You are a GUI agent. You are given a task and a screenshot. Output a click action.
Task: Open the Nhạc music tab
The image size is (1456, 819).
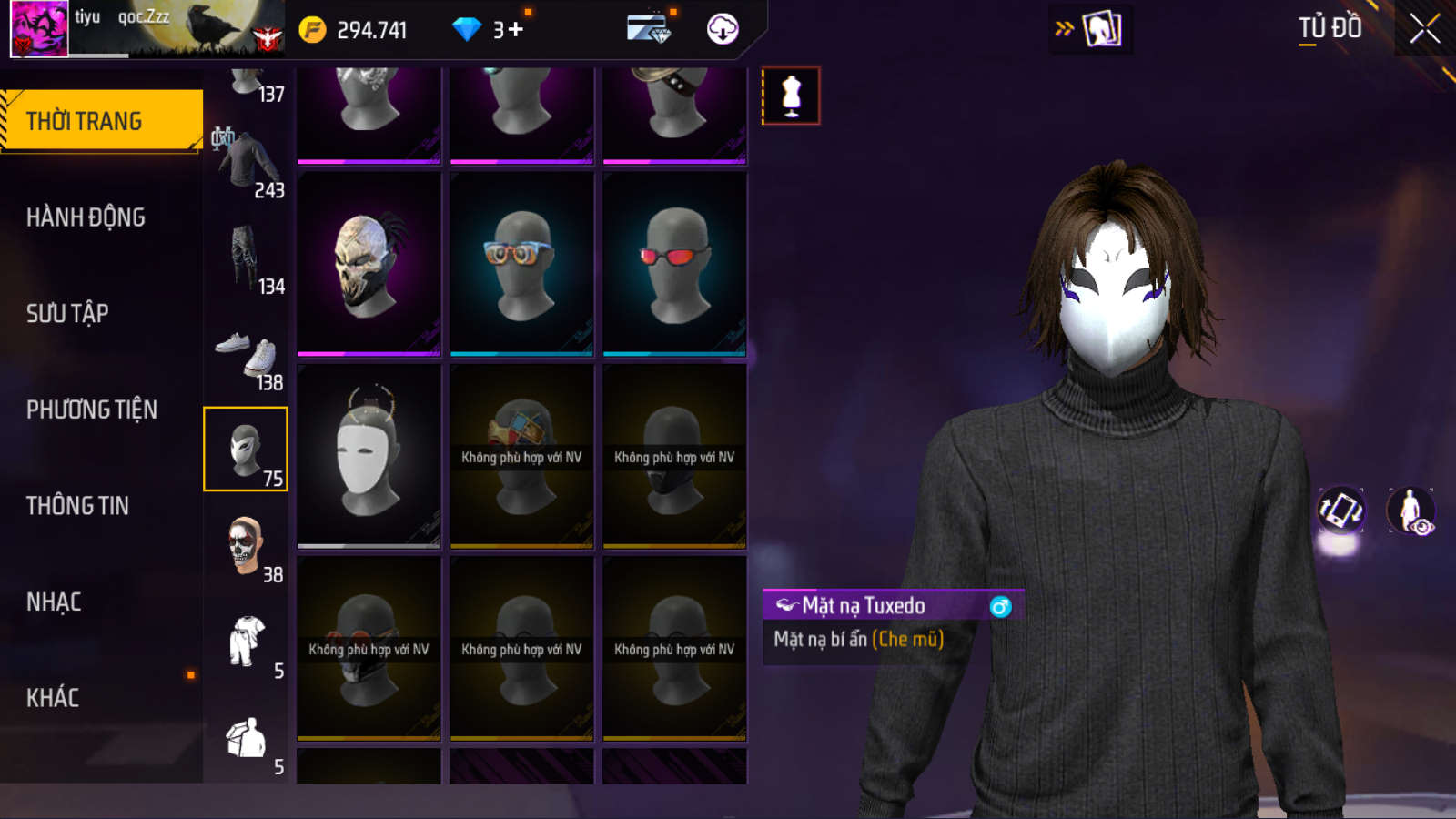[x=54, y=602]
